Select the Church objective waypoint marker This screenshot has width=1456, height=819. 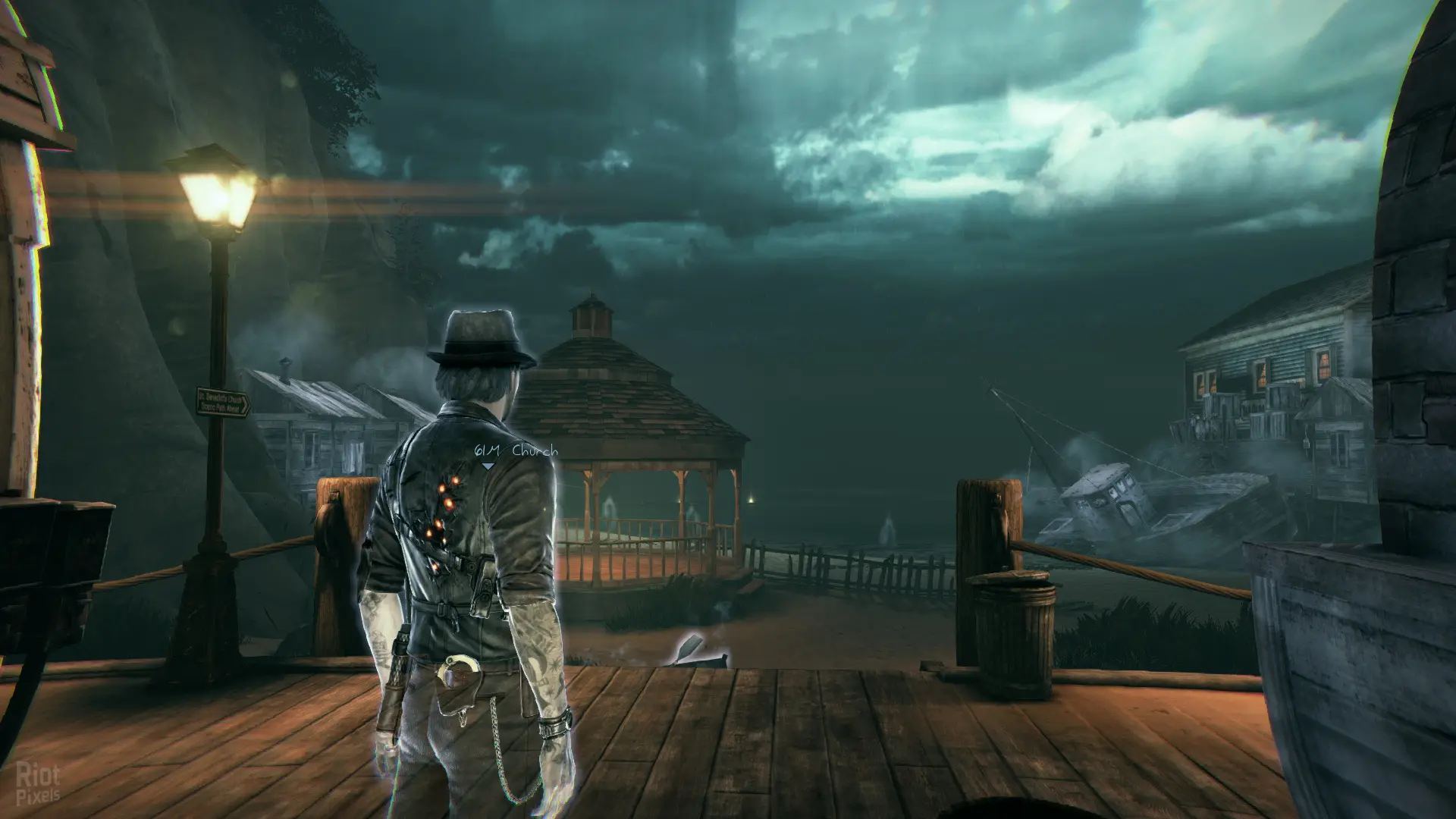coord(488,464)
